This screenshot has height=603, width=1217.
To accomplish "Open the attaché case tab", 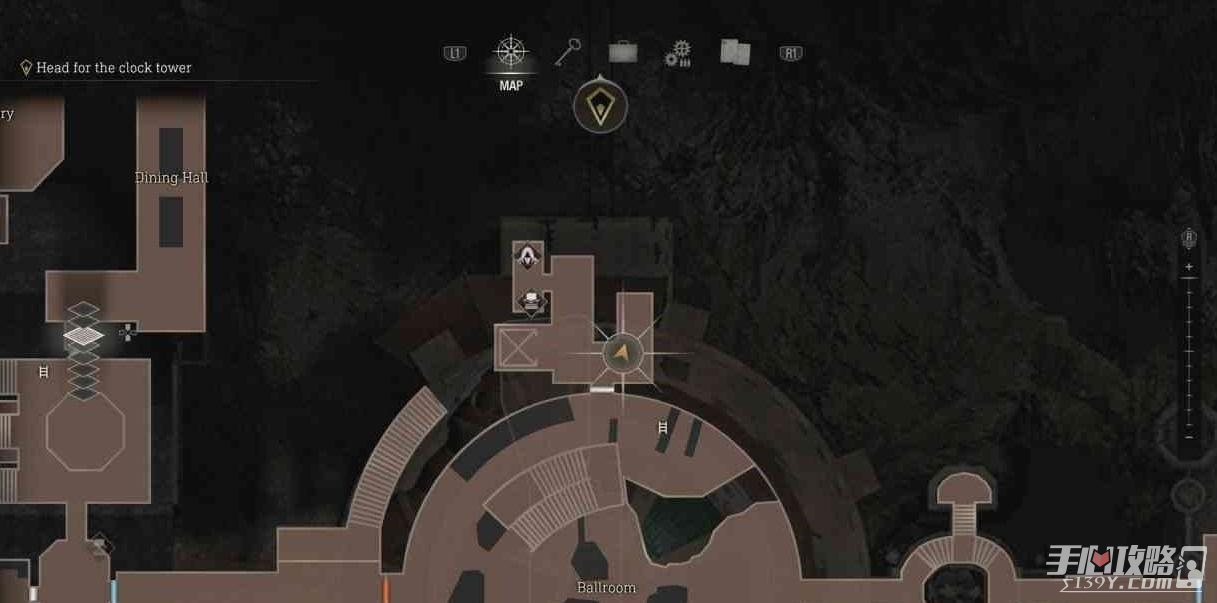I will (x=623, y=52).
